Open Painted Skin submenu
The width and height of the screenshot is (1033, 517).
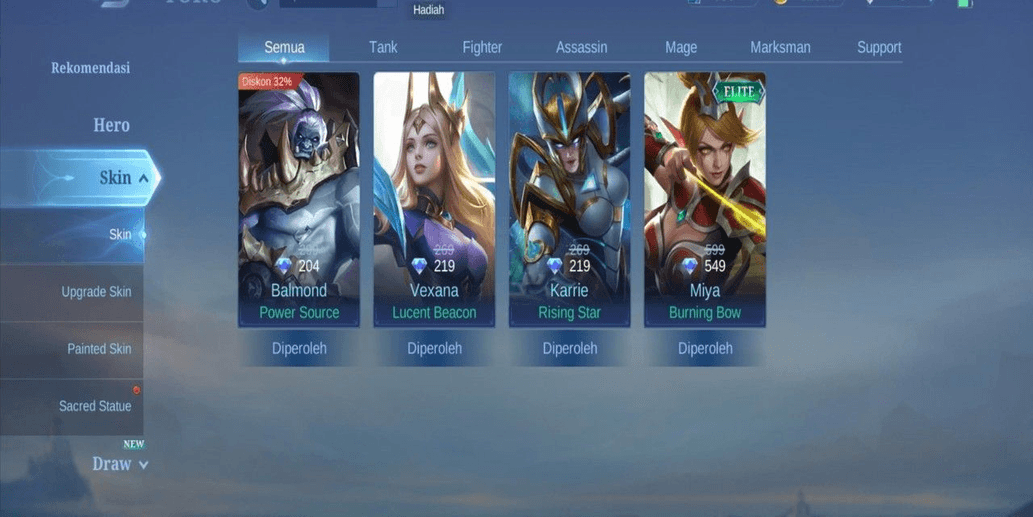coord(99,349)
